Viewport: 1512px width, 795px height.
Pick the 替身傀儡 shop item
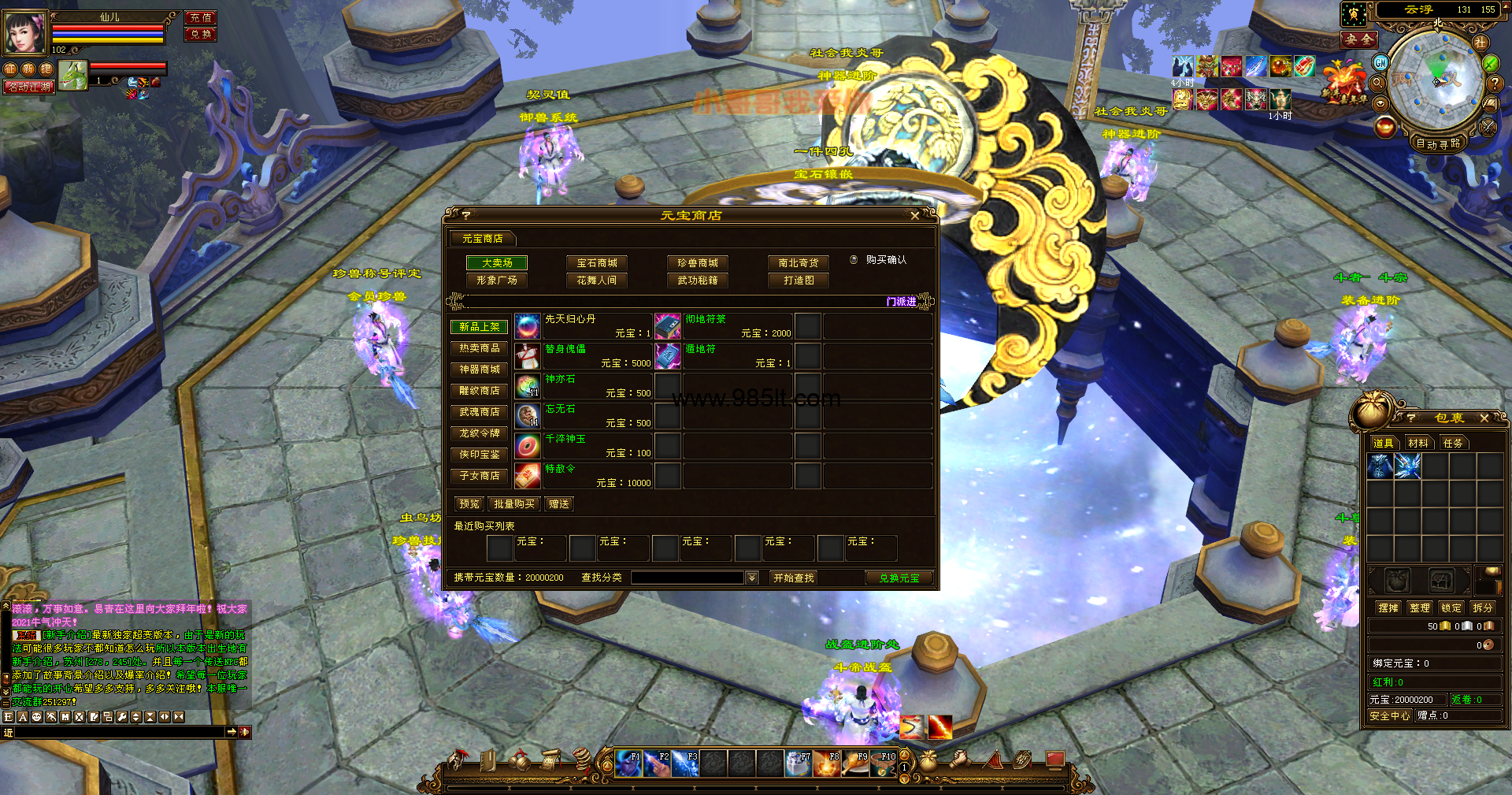pyautogui.click(x=565, y=349)
